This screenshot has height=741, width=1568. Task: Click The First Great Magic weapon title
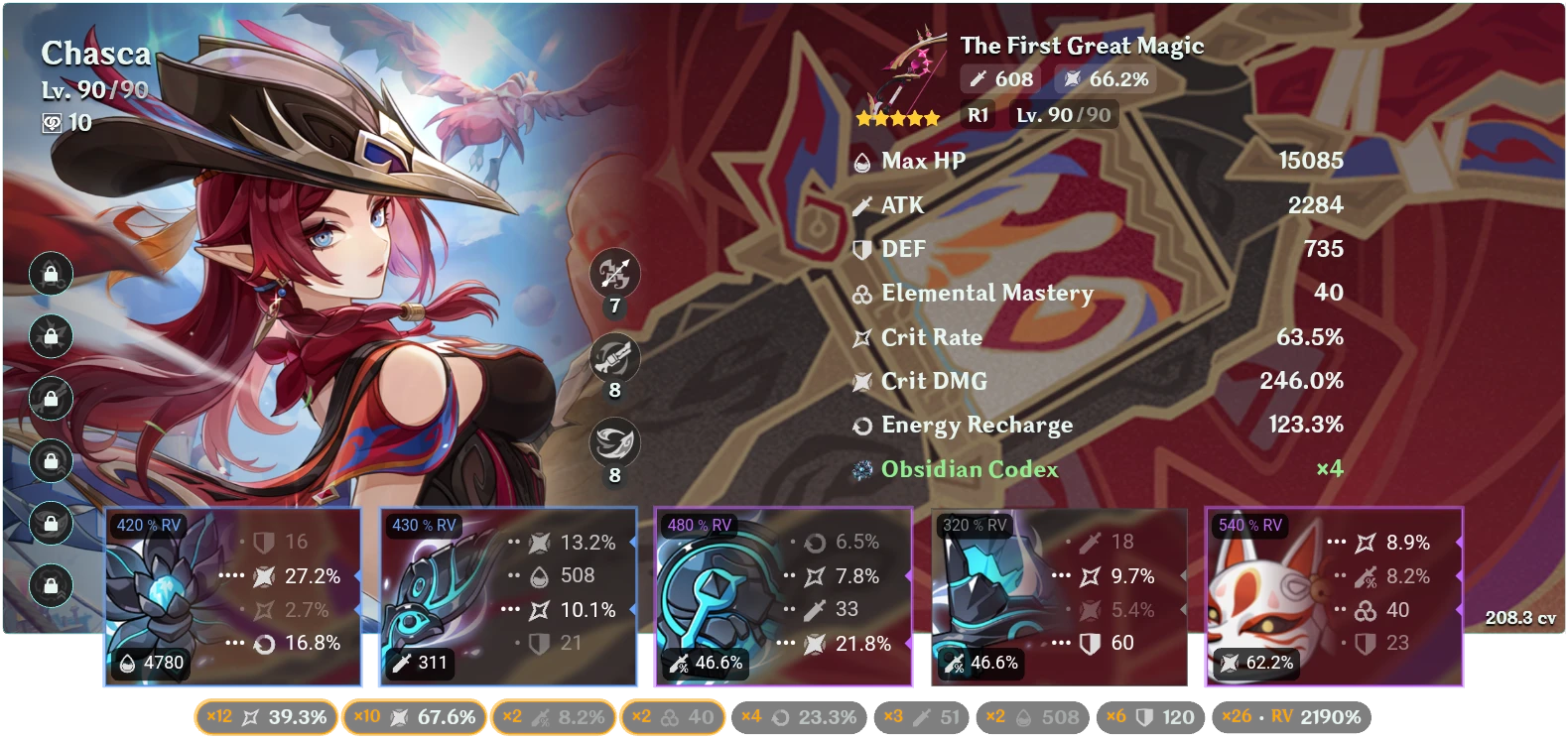click(1082, 45)
